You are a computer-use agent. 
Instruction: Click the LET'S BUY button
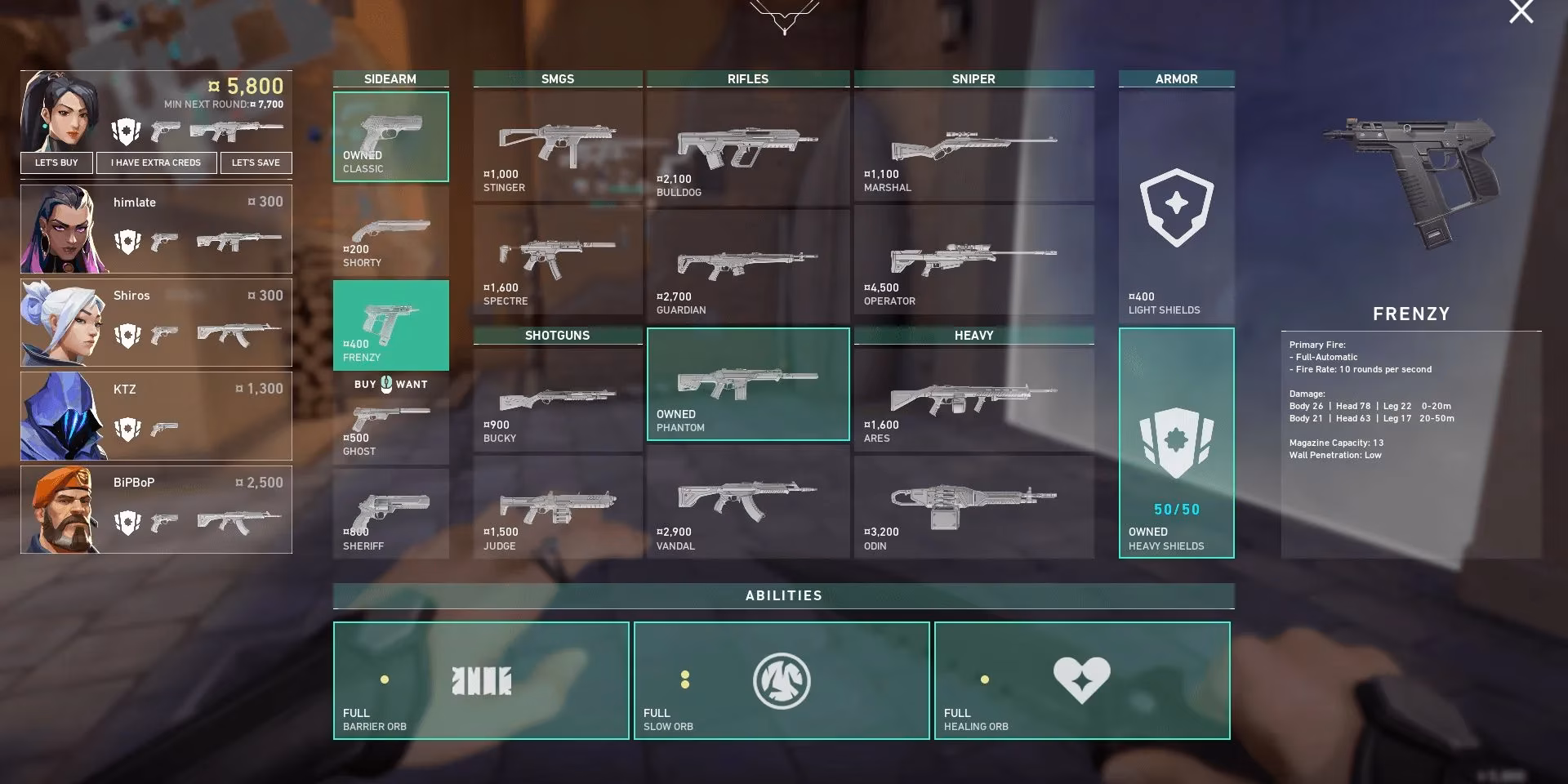click(x=56, y=163)
